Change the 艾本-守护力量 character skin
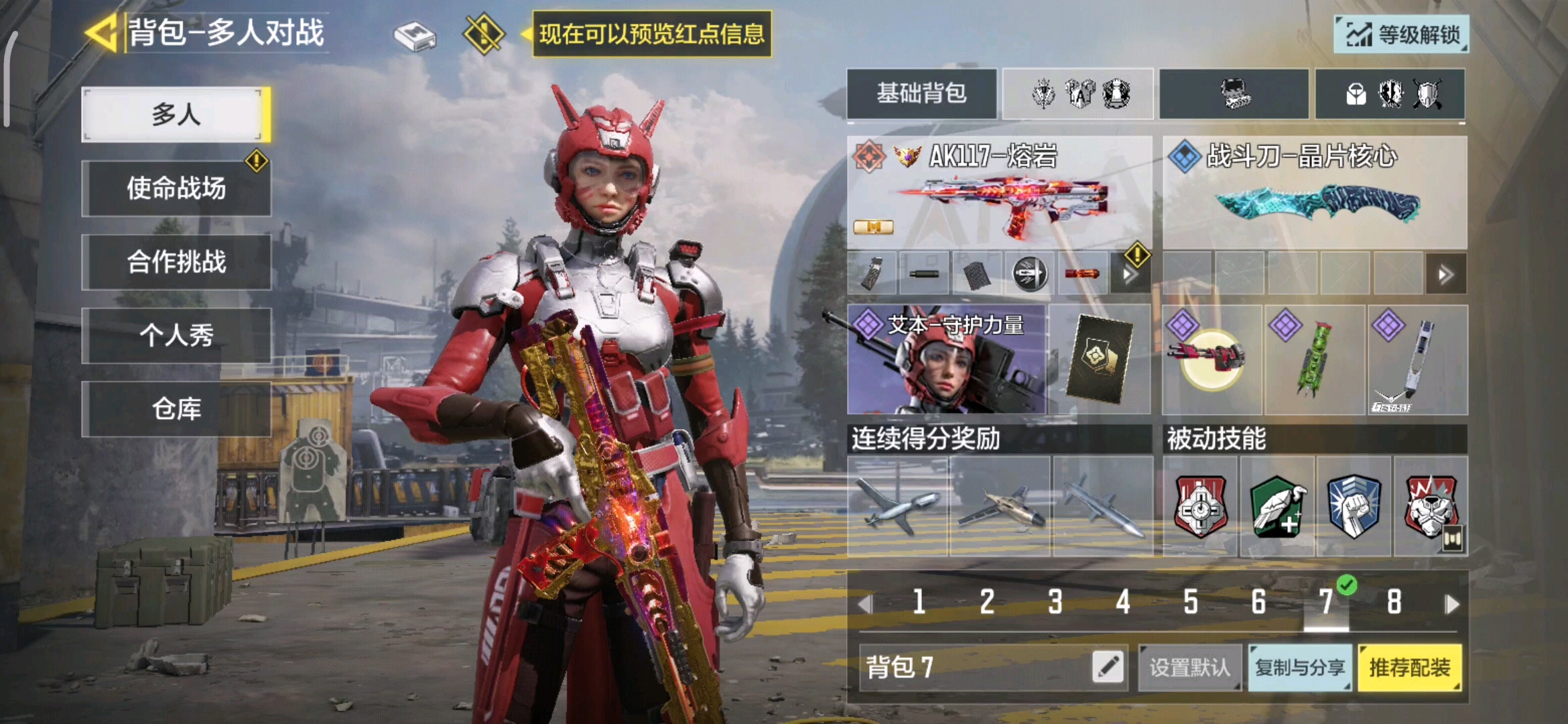 (x=946, y=360)
